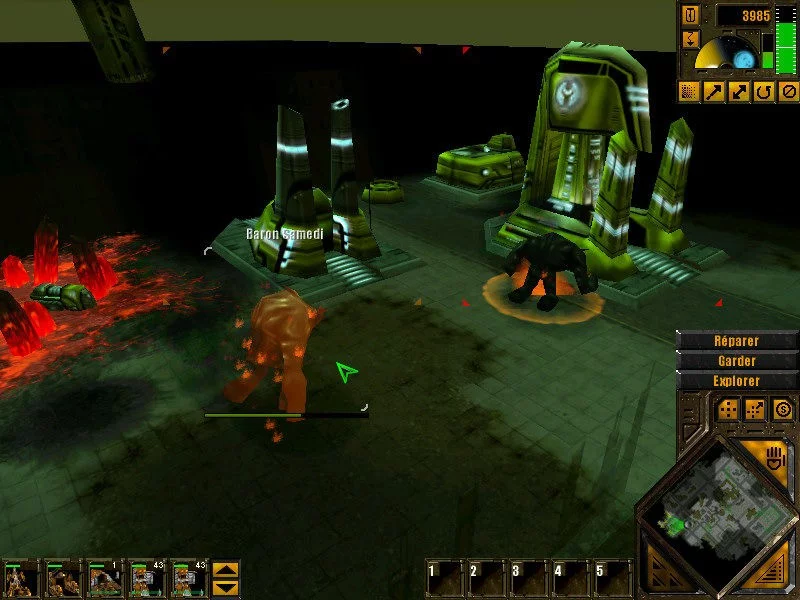Viewport: 800px width, 600px height.
Task: Choose the Explorer command
Action: [x=737, y=381]
